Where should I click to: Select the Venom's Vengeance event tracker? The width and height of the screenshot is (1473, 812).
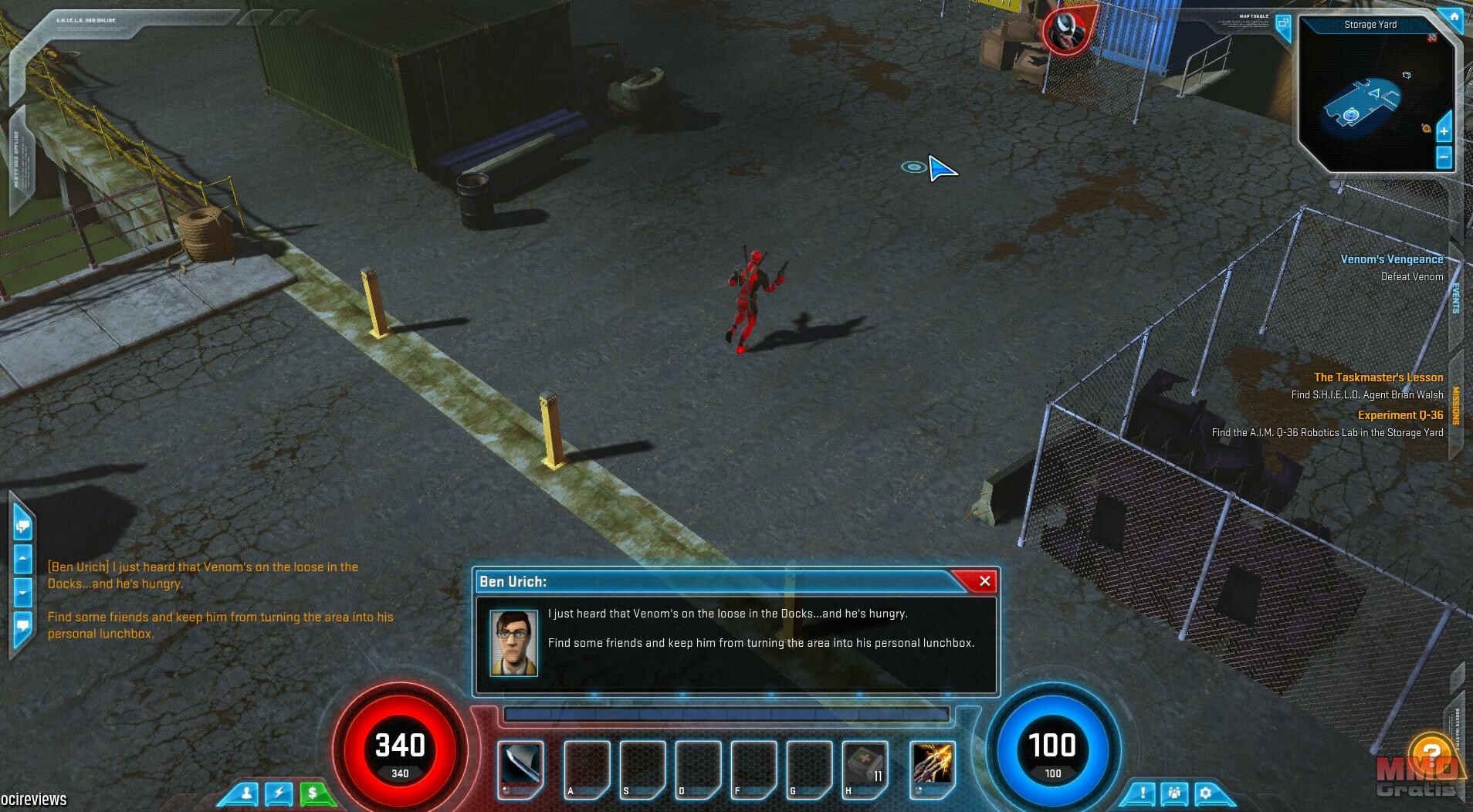pyautogui.click(x=1391, y=259)
